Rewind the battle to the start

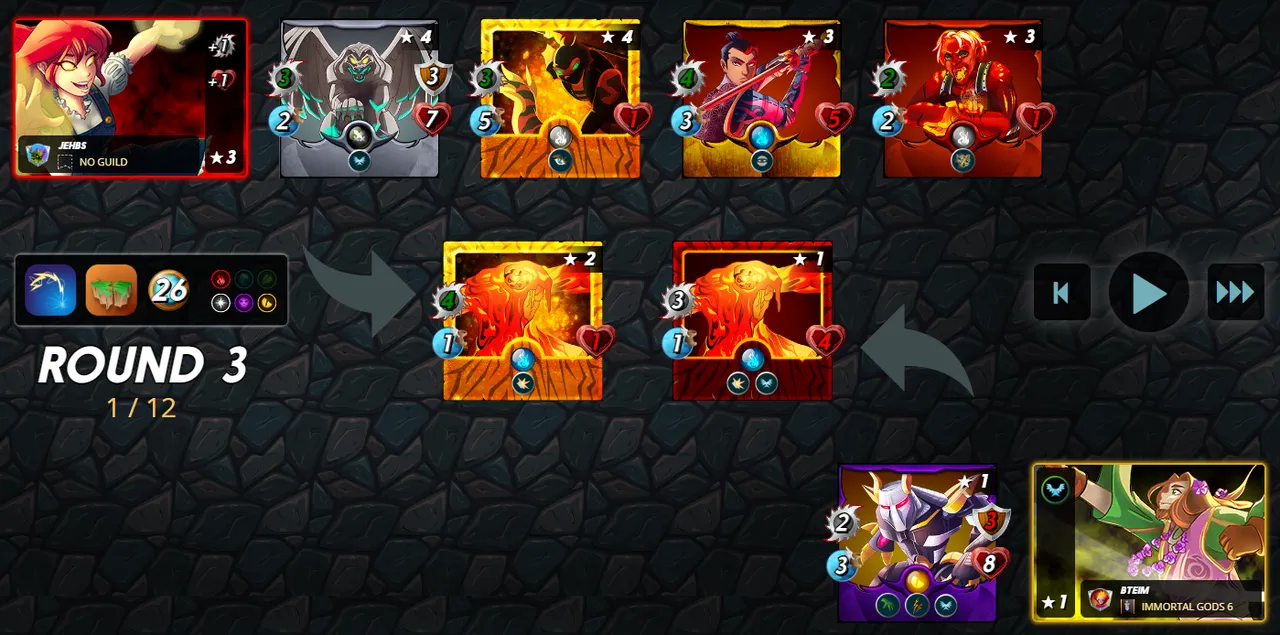(x=1061, y=292)
